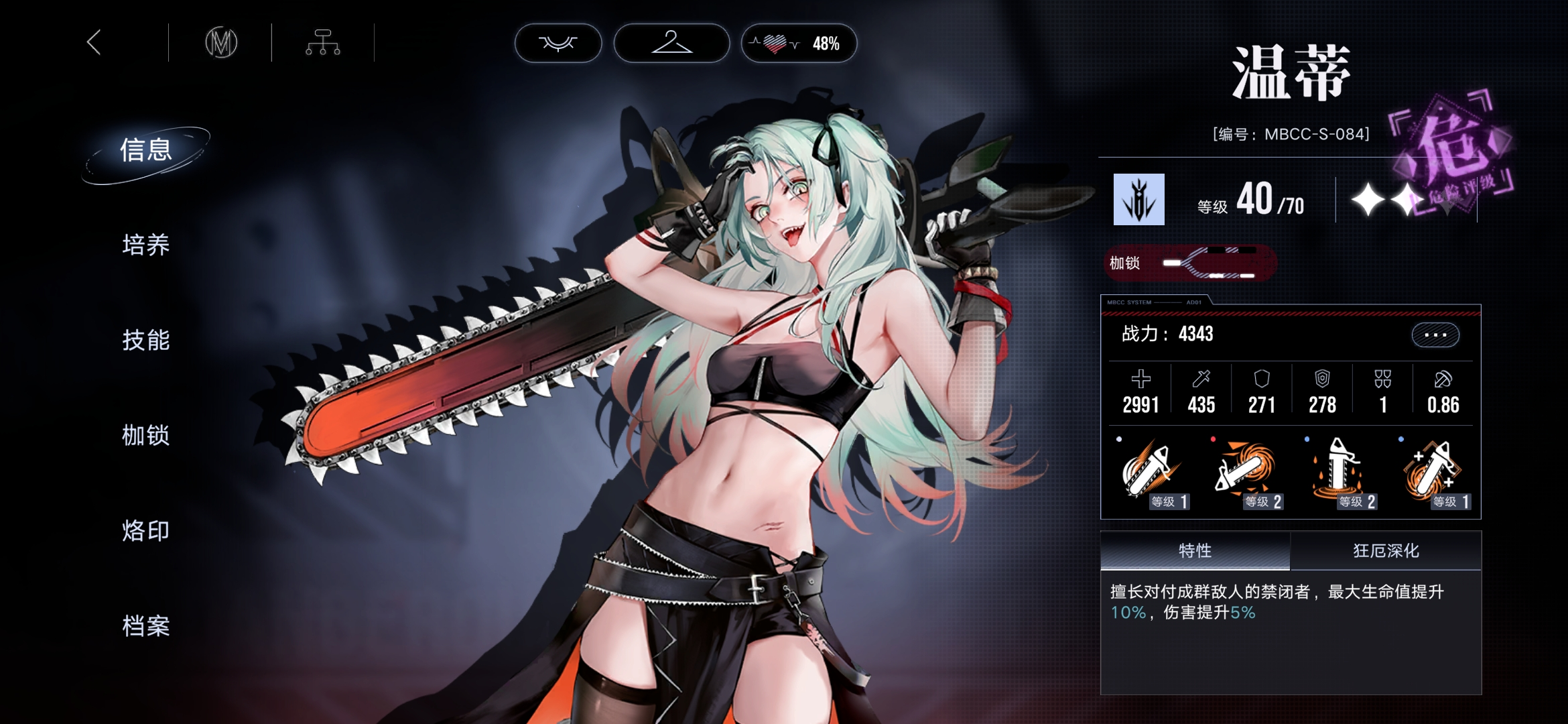Open the 技能 menu entry
1568x724 pixels.
146,341
